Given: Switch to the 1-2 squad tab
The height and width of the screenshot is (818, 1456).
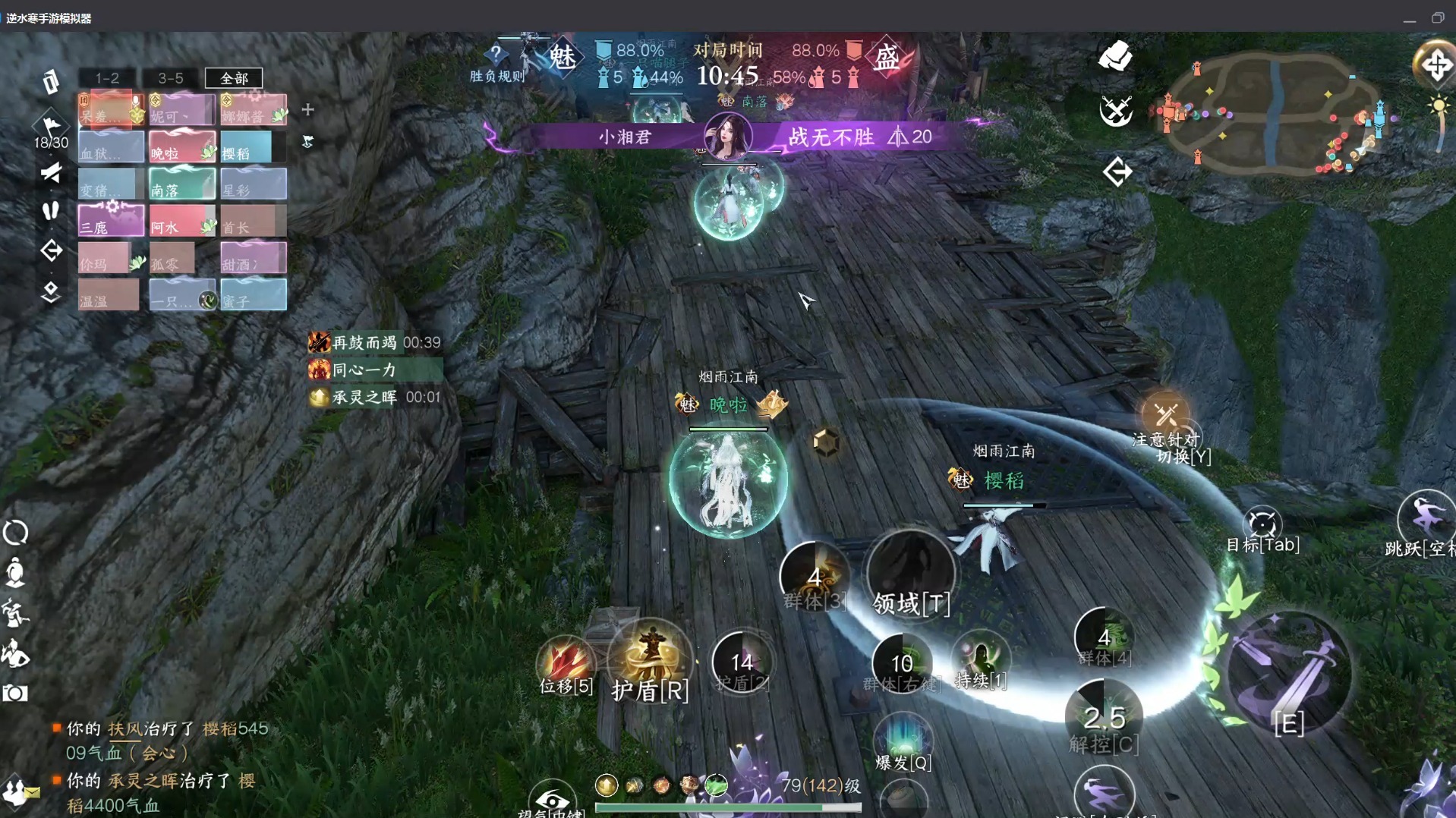Looking at the screenshot, I should pyautogui.click(x=107, y=78).
